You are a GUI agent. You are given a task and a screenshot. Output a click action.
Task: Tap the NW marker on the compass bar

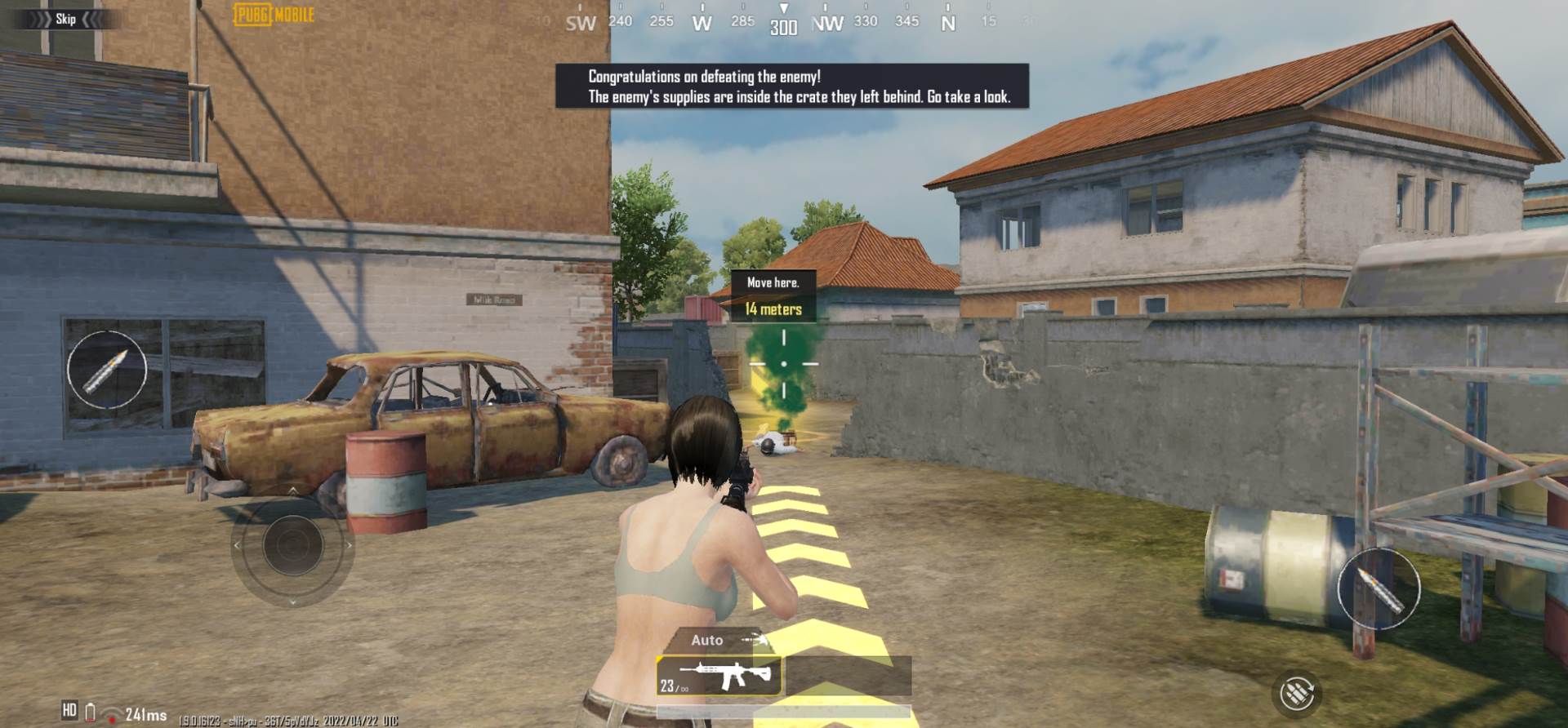tap(829, 22)
